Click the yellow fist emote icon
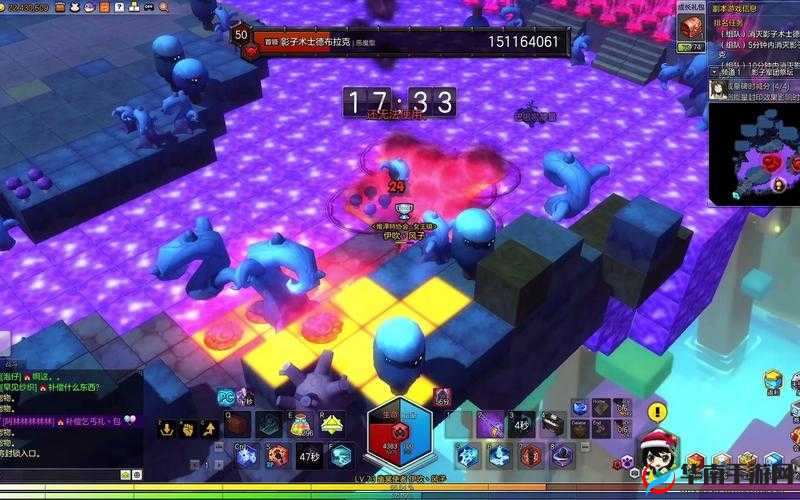This screenshot has width=800, height=500. coord(187,429)
